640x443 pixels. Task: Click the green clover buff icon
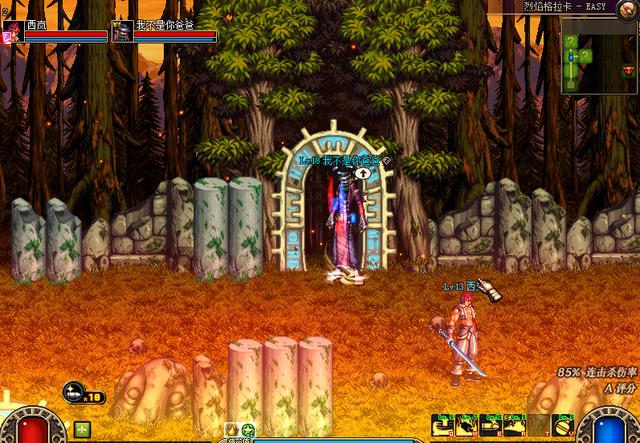(x=81, y=429)
